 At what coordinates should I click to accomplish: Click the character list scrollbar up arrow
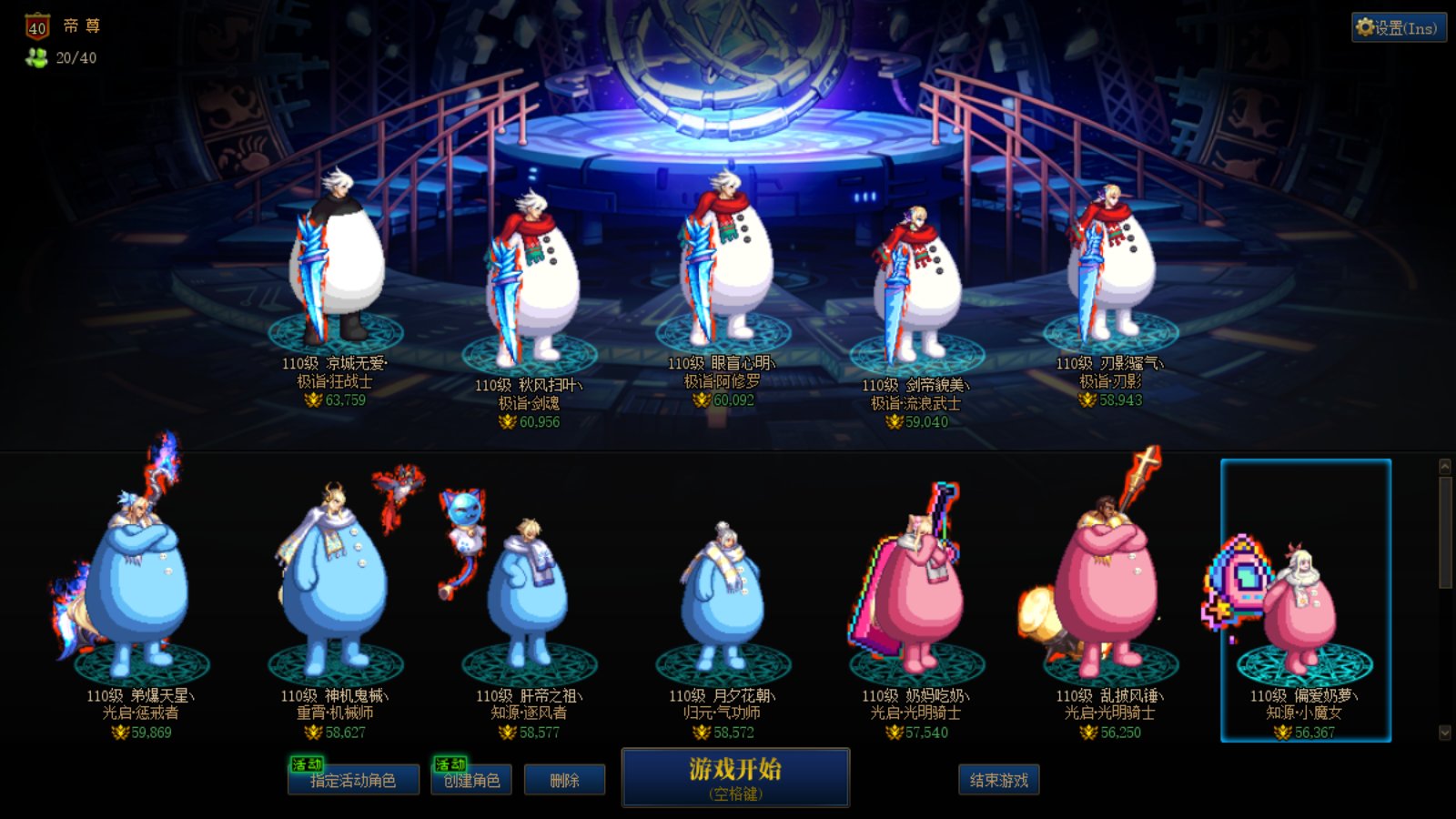(1445, 466)
